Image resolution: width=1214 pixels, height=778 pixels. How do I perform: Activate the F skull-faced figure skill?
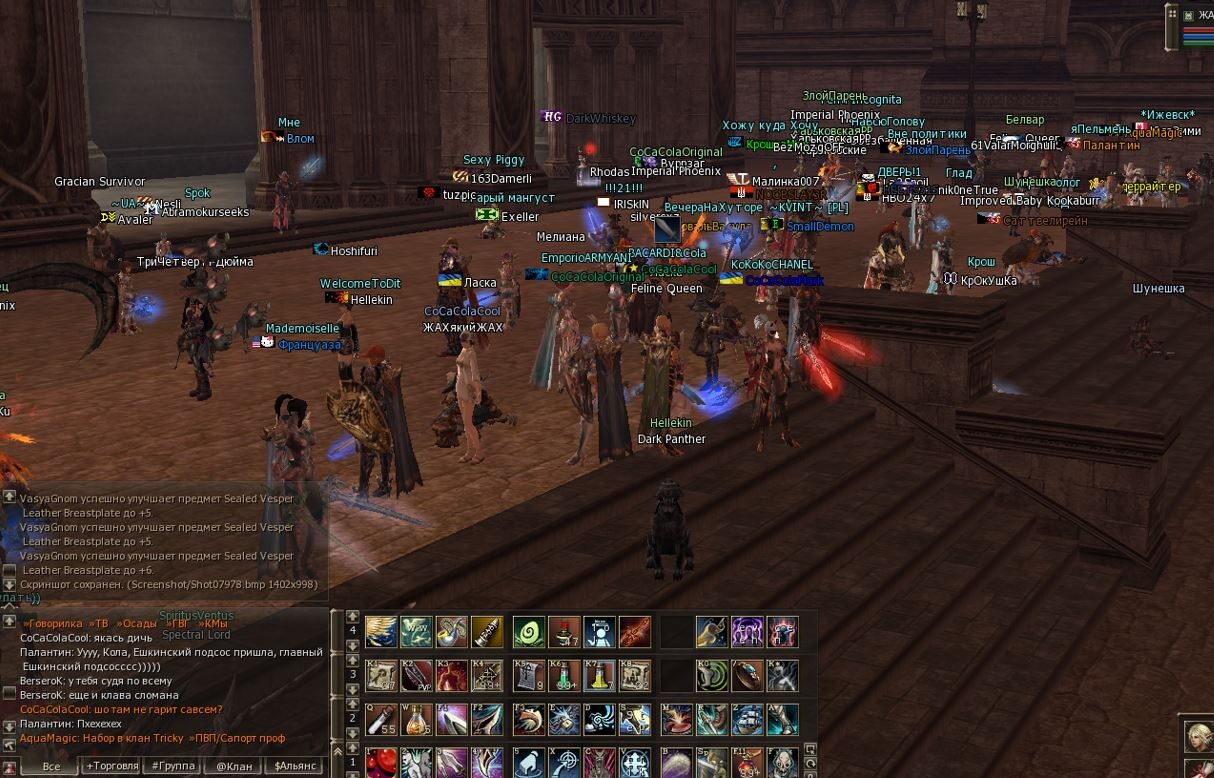coord(782,763)
